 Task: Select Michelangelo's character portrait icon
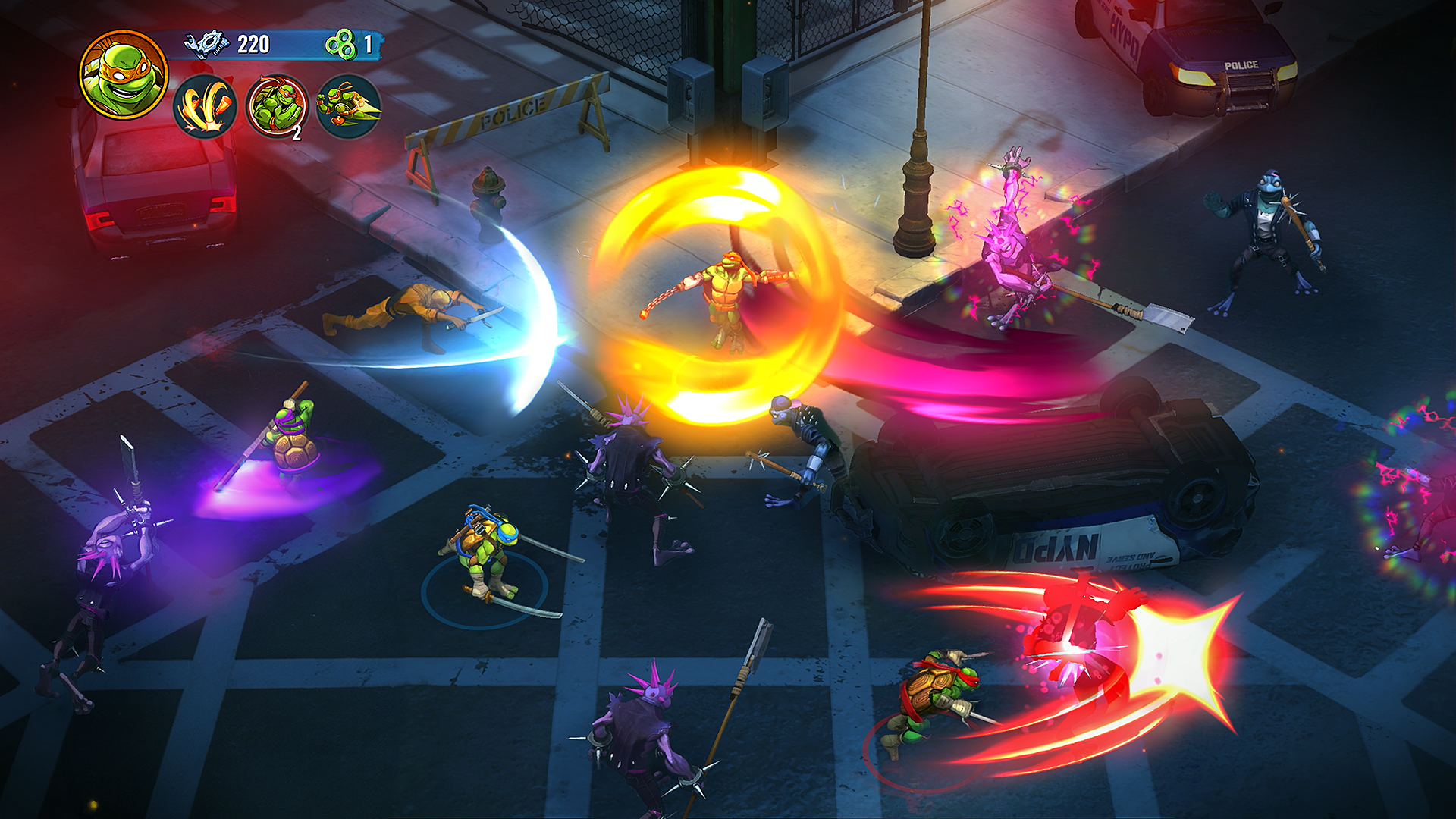point(121,76)
